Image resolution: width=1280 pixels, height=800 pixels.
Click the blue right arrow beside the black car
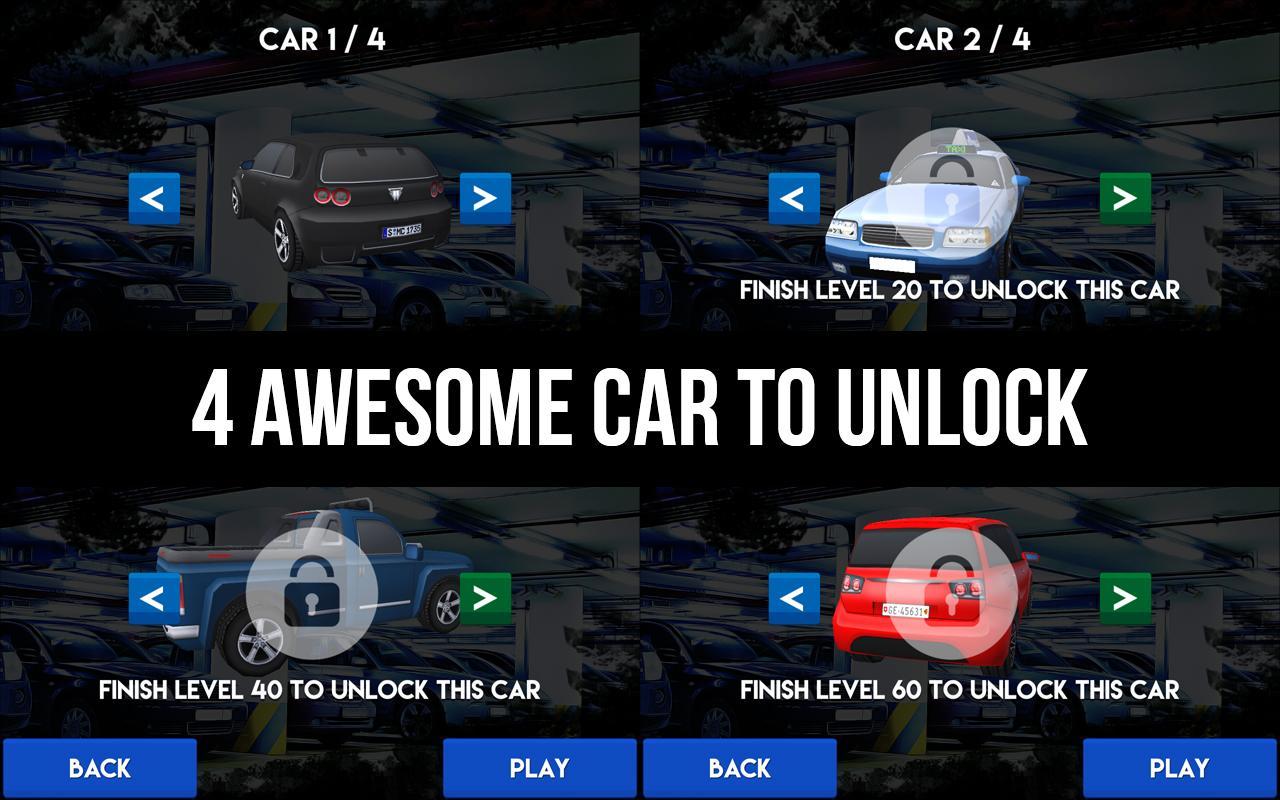click(x=487, y=199)
